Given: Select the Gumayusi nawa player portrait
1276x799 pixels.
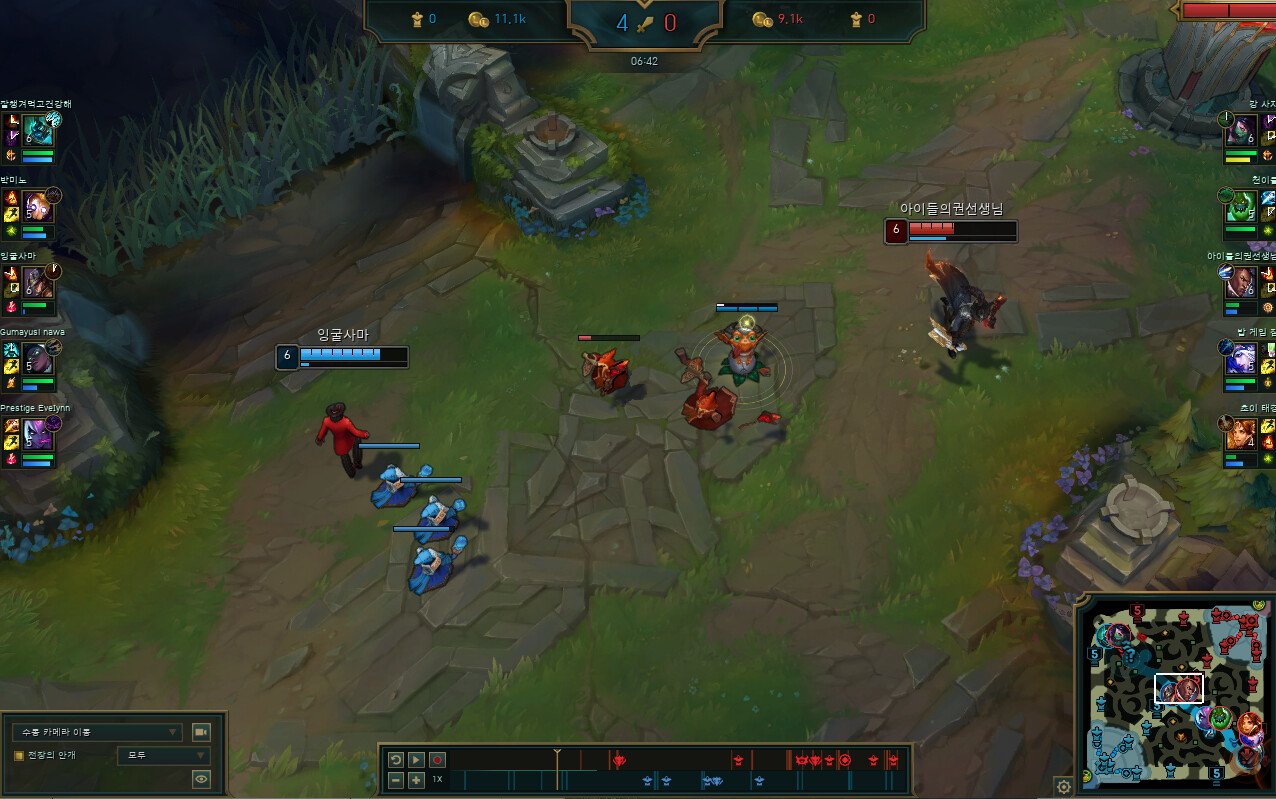Looking at the screenshot, I should click(38, 357).
